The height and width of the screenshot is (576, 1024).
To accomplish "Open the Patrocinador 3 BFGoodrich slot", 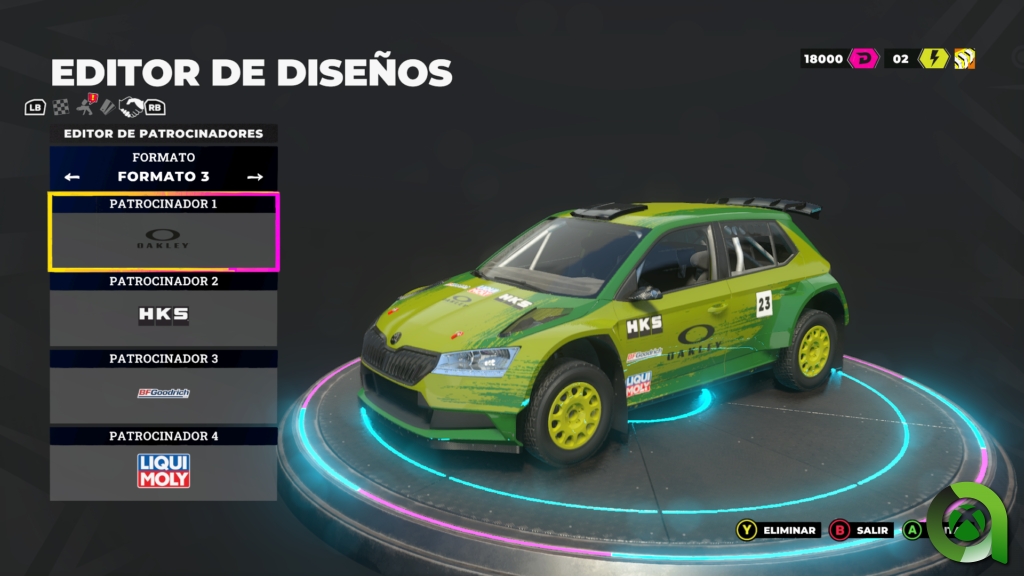I will (163, 393).
